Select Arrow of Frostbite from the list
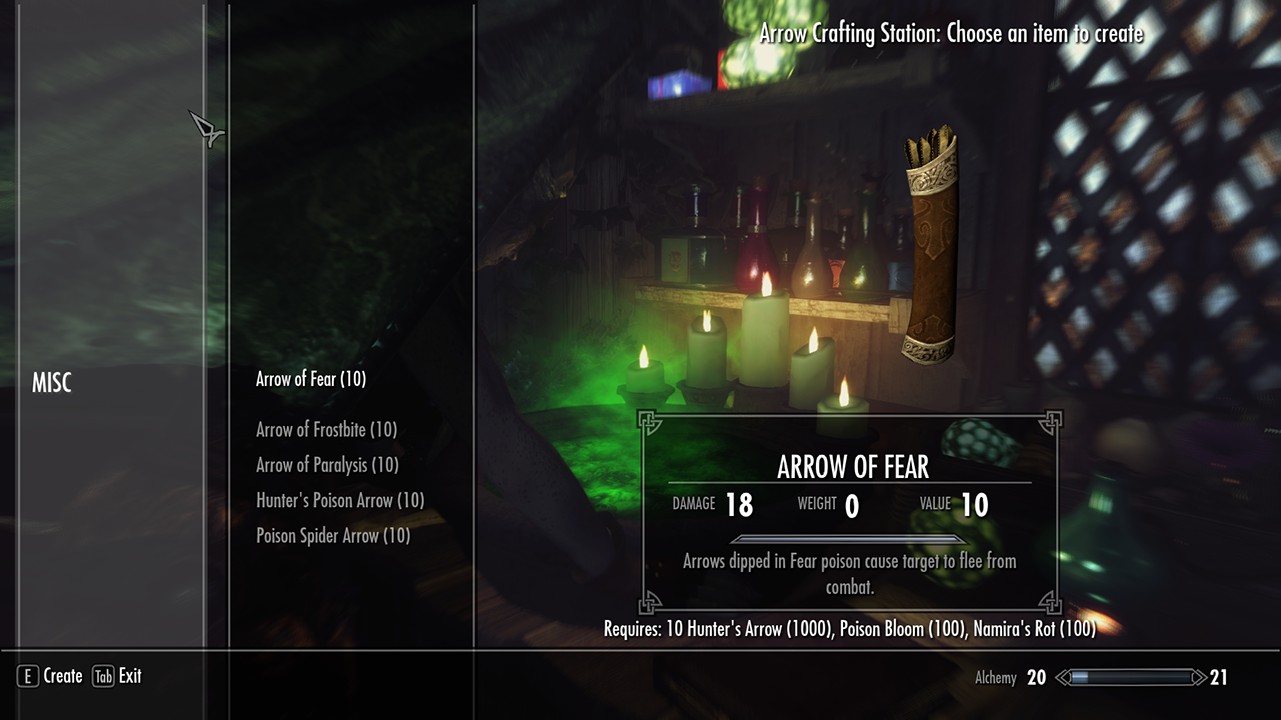The image size is (1281, 720). point(326,430)
